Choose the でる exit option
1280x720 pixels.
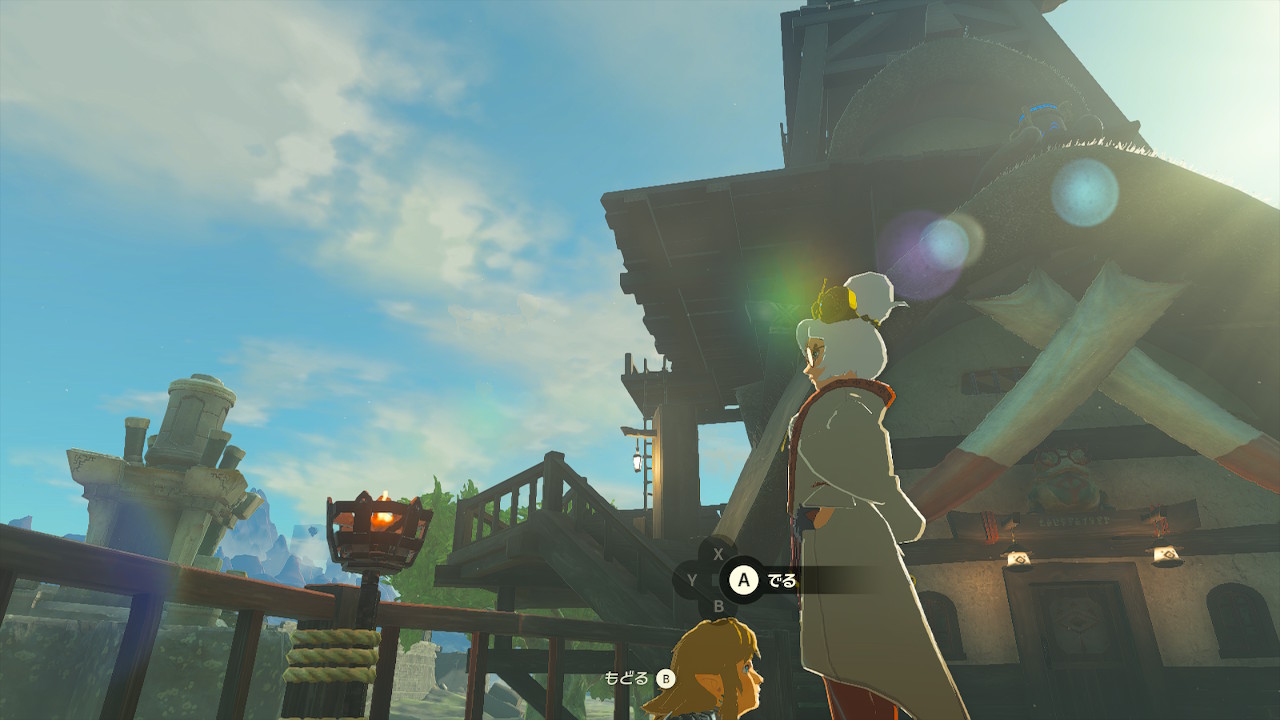(765, 580)
